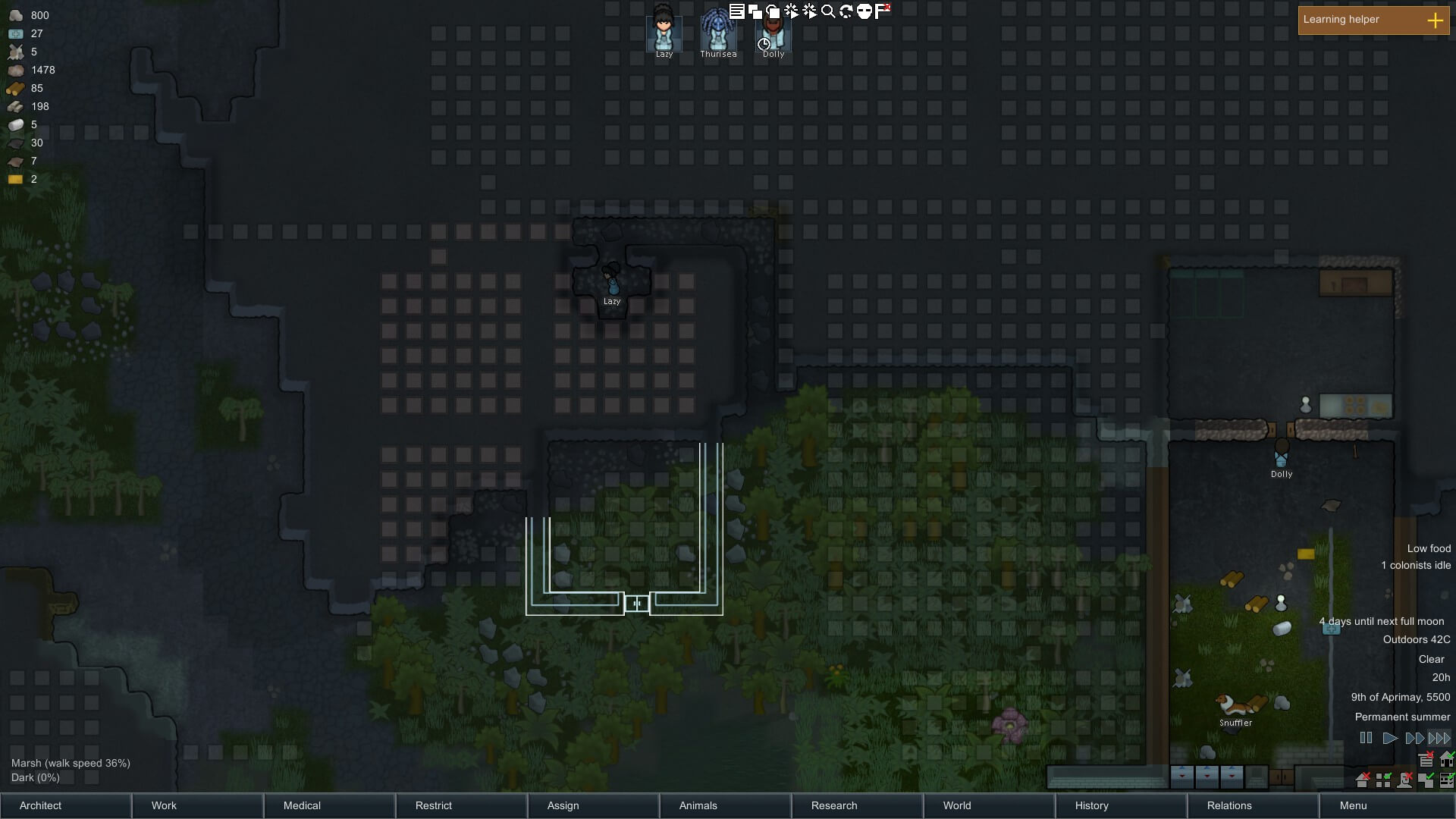The width and height of the screenshot is (1456, 819).
Task: Click the skull mask icon in toolbar
Action: pyautogui.click(x=864, y=11)
